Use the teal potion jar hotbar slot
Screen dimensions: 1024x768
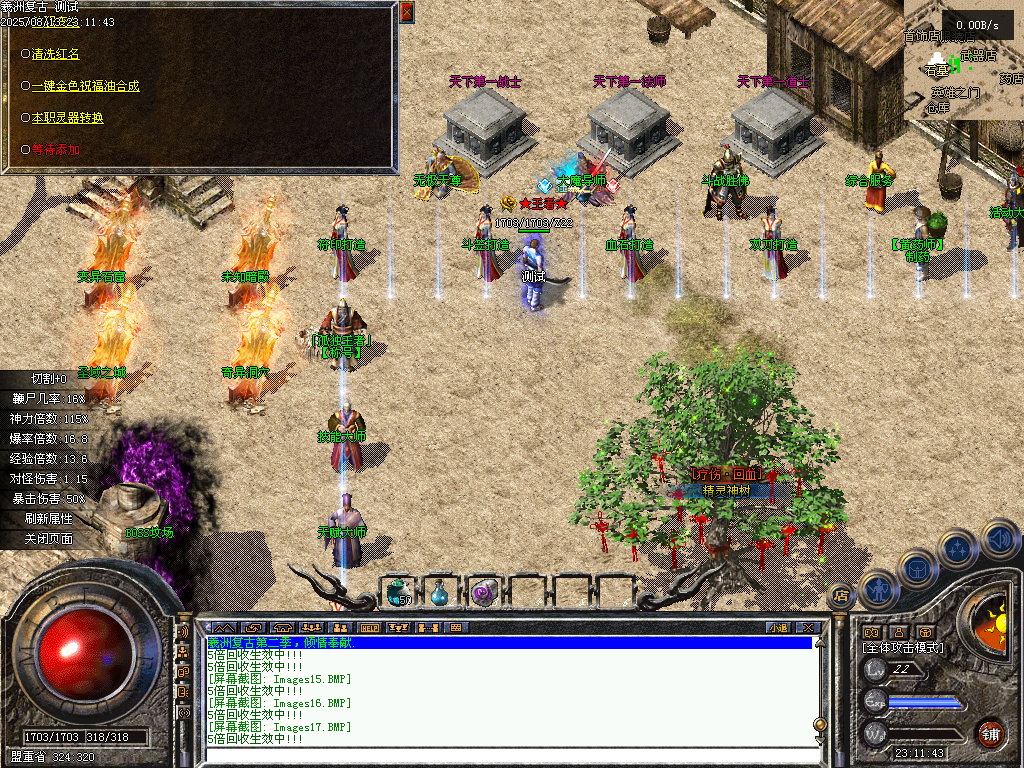click(x=400, y=592)
